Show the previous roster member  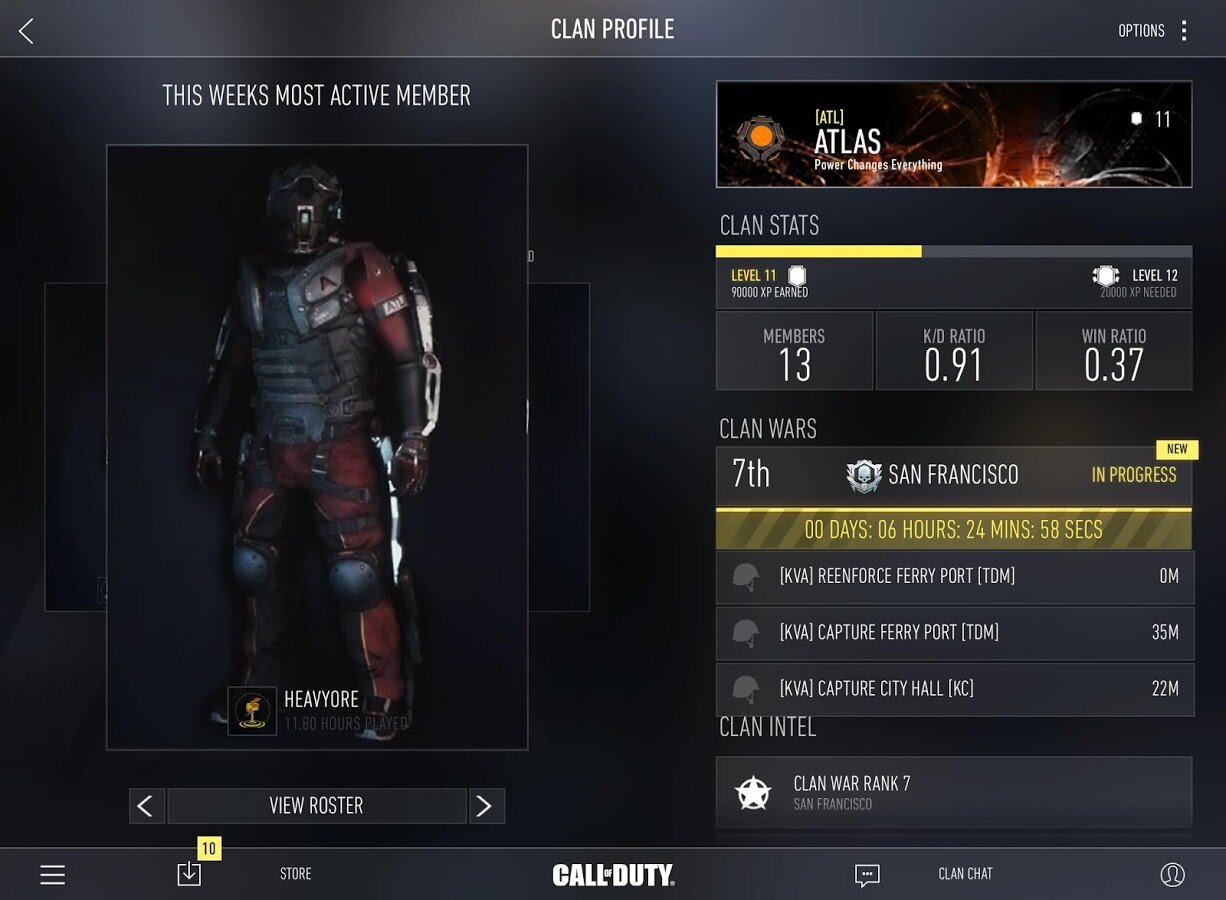(147, 806)
